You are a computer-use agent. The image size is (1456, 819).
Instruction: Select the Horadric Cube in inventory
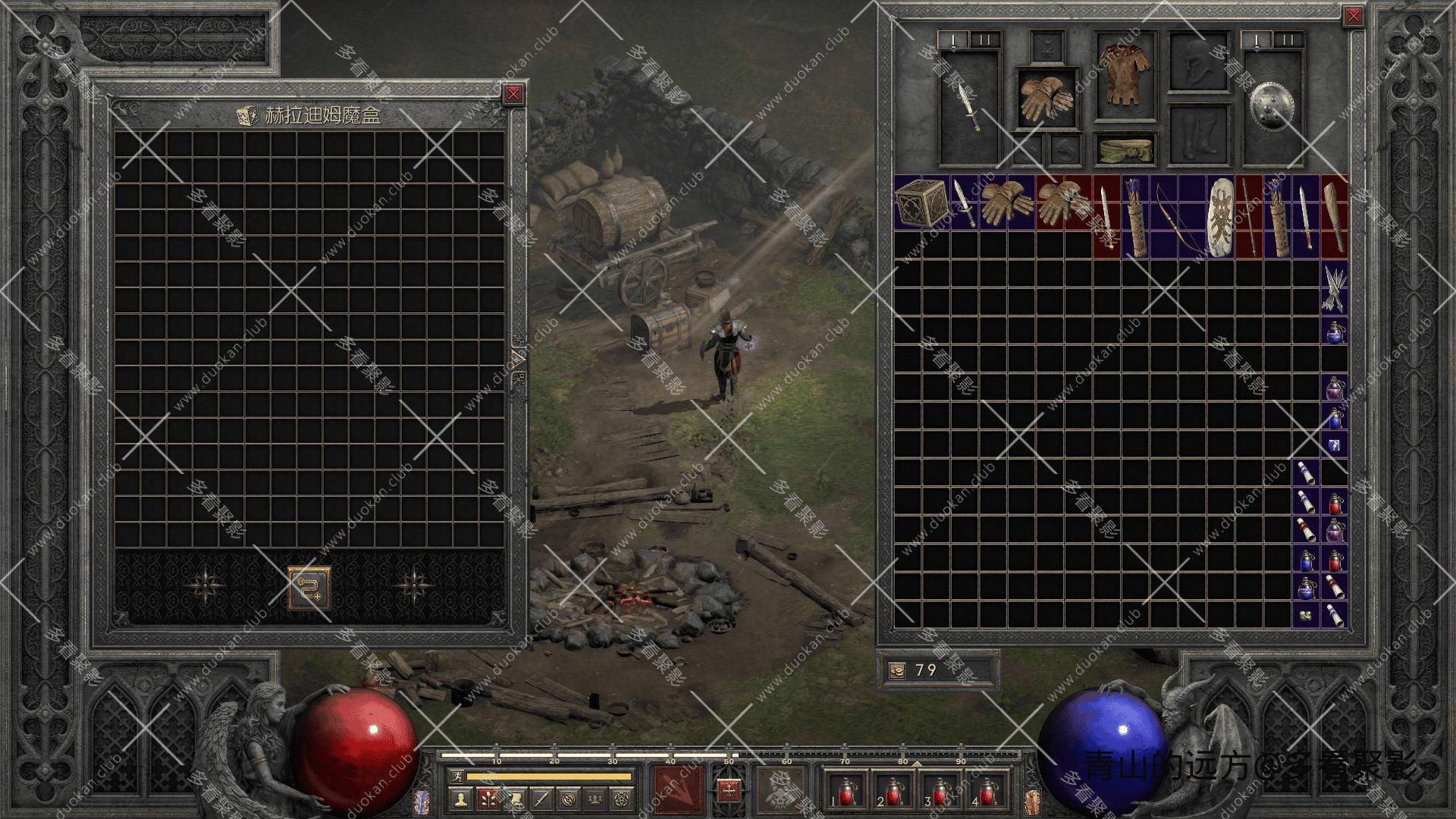coord(921,202)
